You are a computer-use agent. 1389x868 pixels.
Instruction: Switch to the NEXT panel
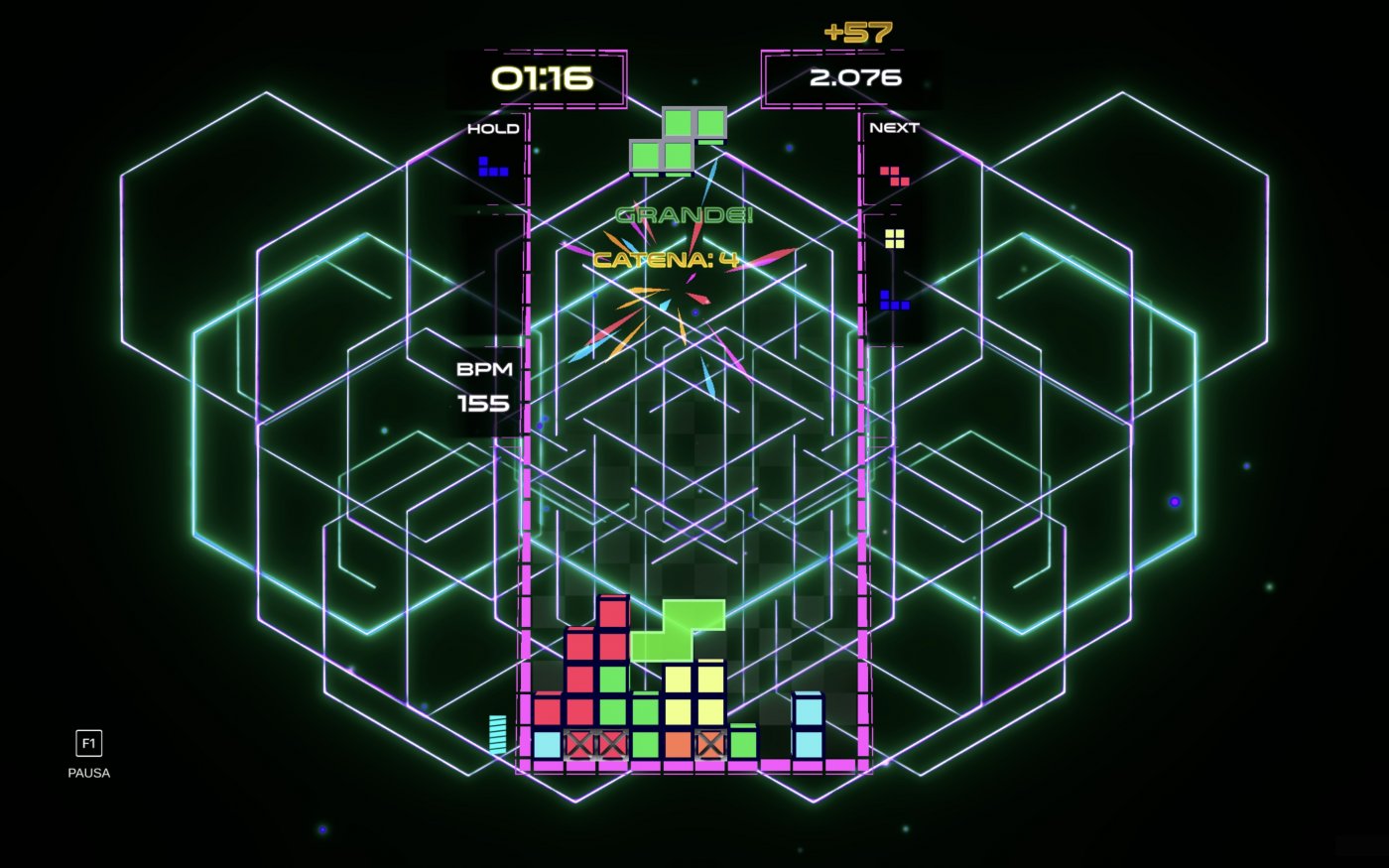coord(893,127)
